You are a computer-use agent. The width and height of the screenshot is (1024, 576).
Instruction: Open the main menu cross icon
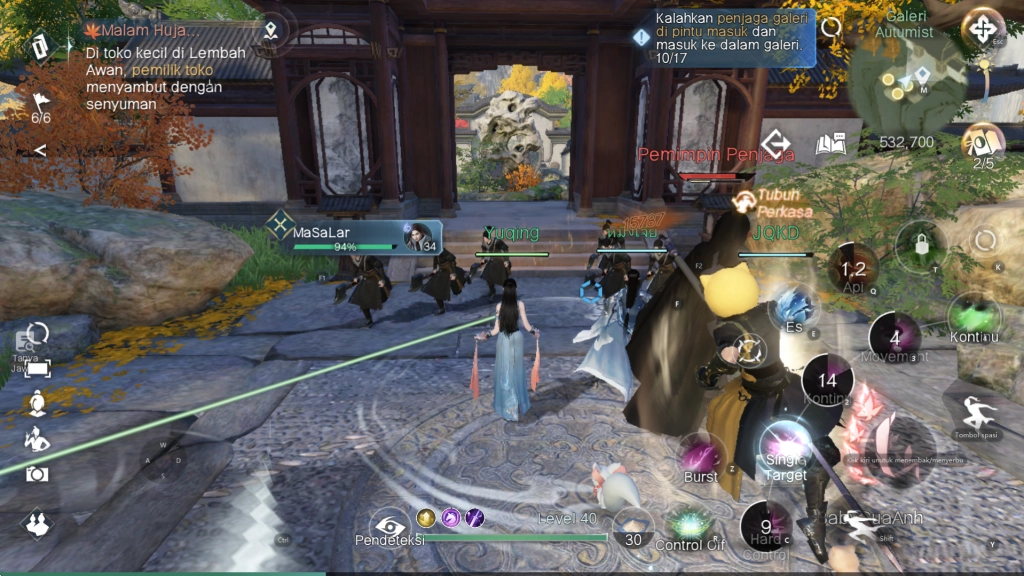pyautogui.click(x=982, y=27)
